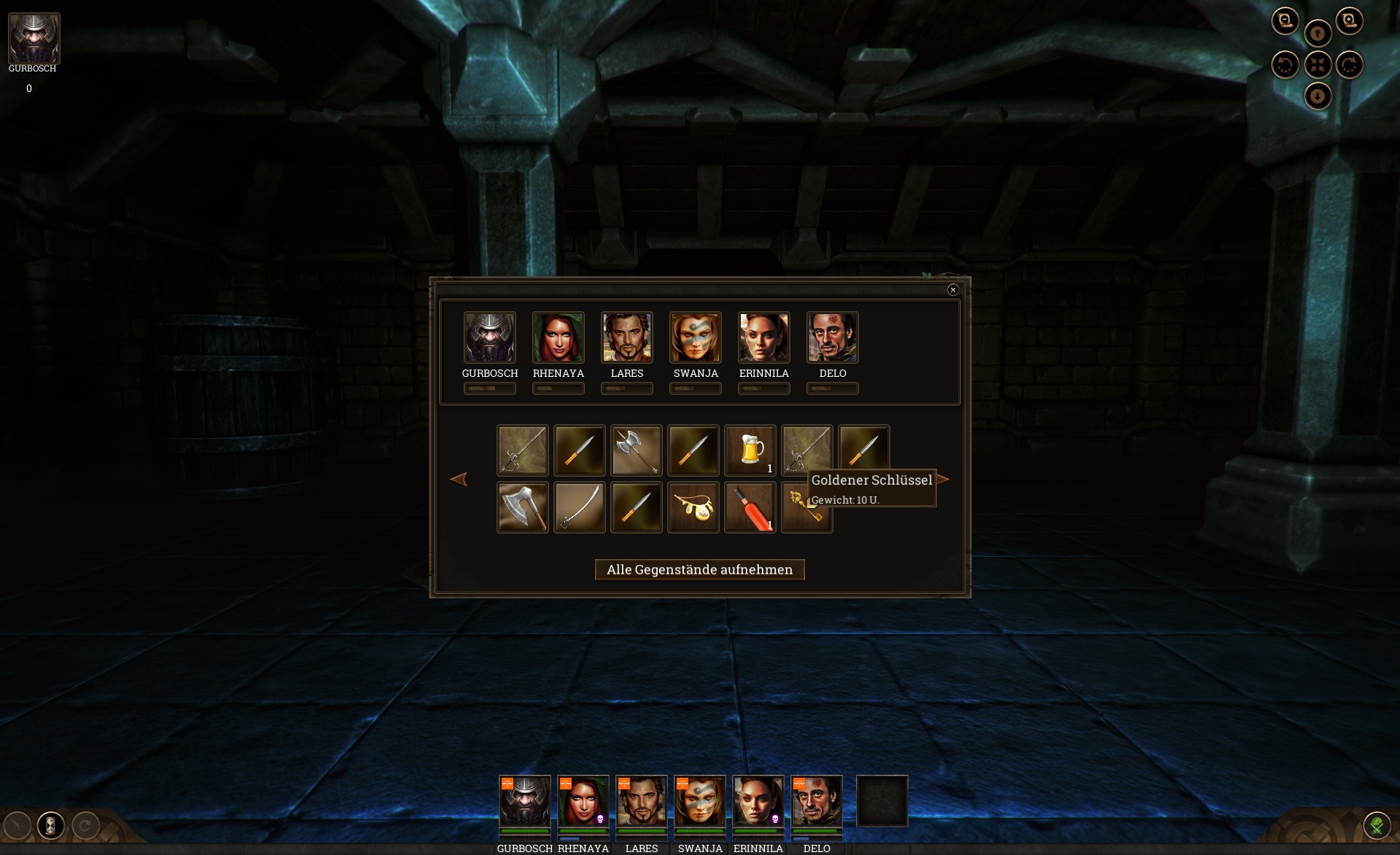Activate the four-arrows center view button
This screenshot has width=1400, height=855.
pos(1317,65)
